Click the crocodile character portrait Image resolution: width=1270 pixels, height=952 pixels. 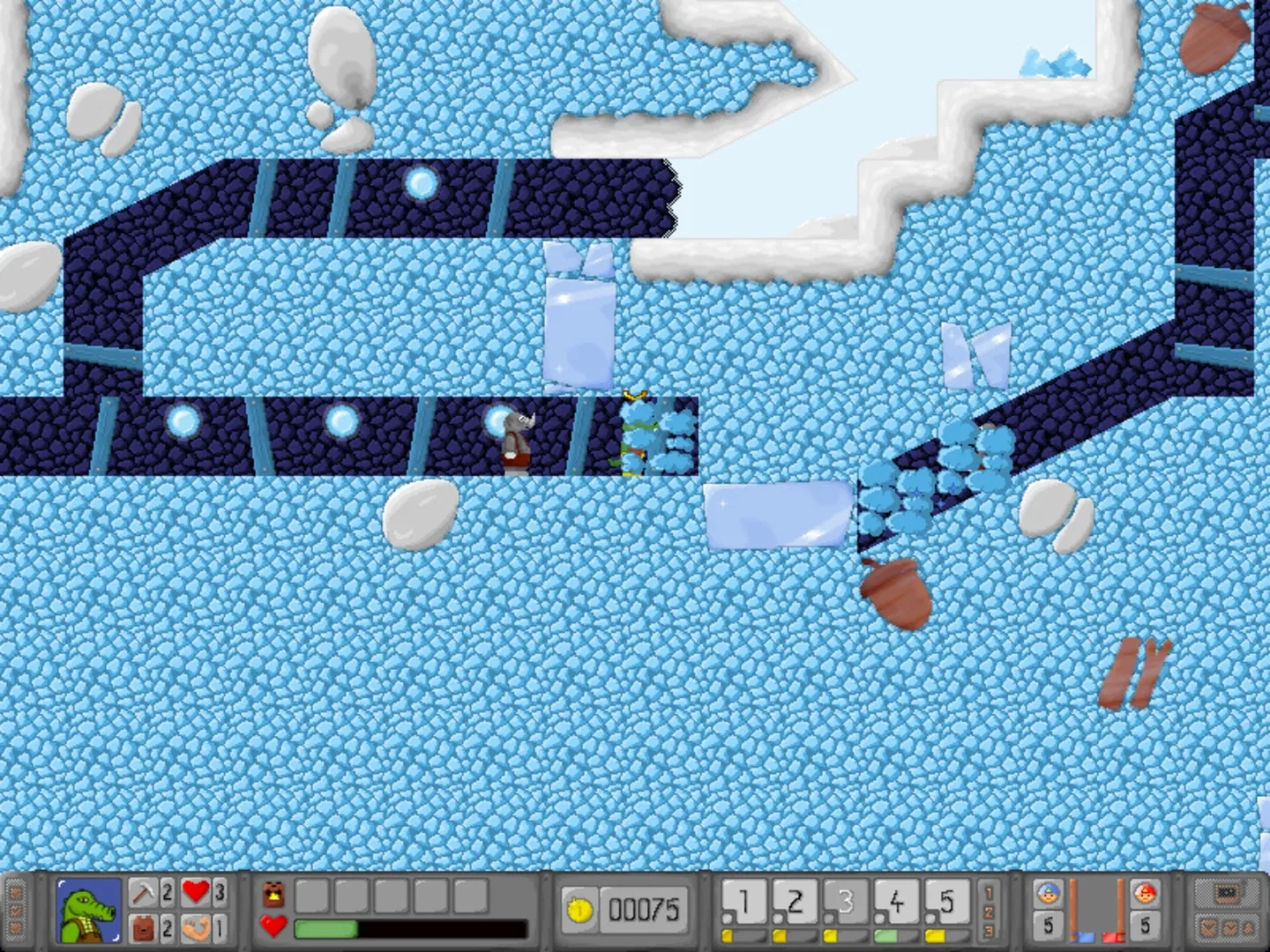(x=88, y=910)
